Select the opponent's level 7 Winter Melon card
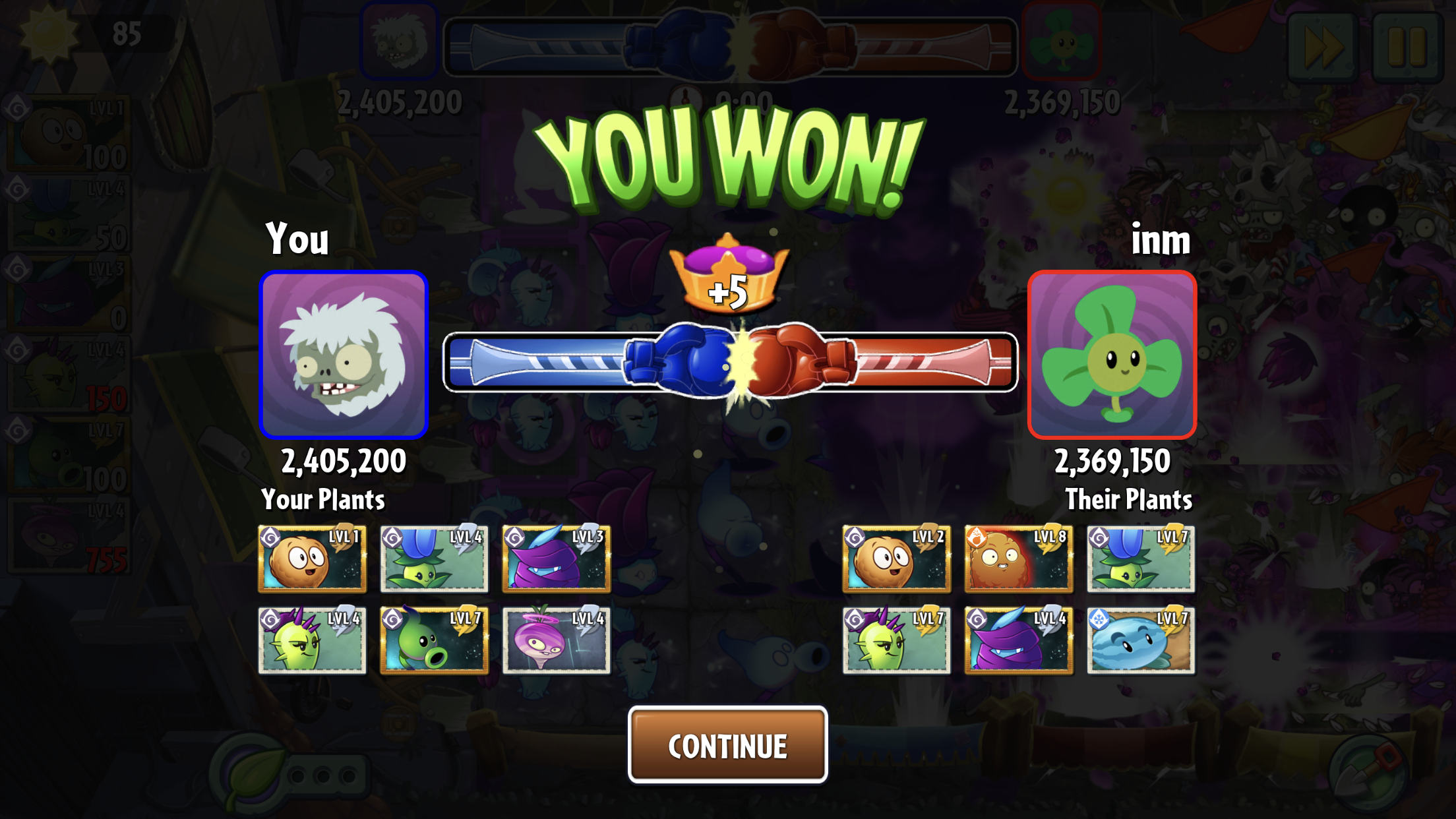The width and height of the screenshot is (1456, 819). 1140,640
